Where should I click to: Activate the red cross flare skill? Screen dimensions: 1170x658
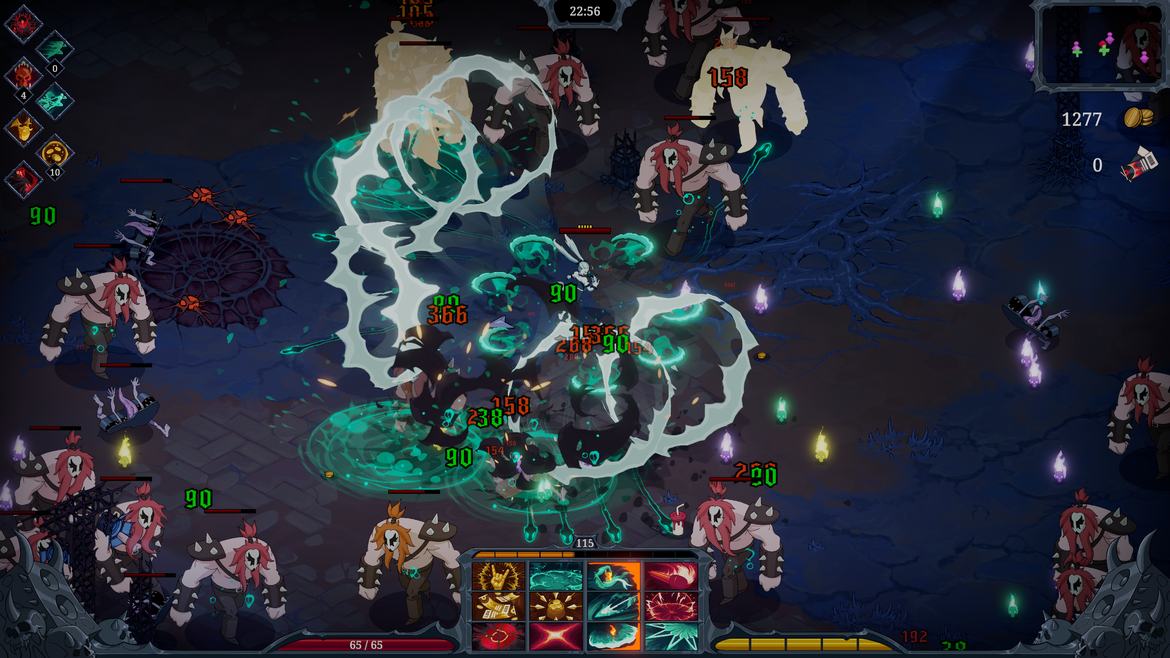tap(556, 636)
